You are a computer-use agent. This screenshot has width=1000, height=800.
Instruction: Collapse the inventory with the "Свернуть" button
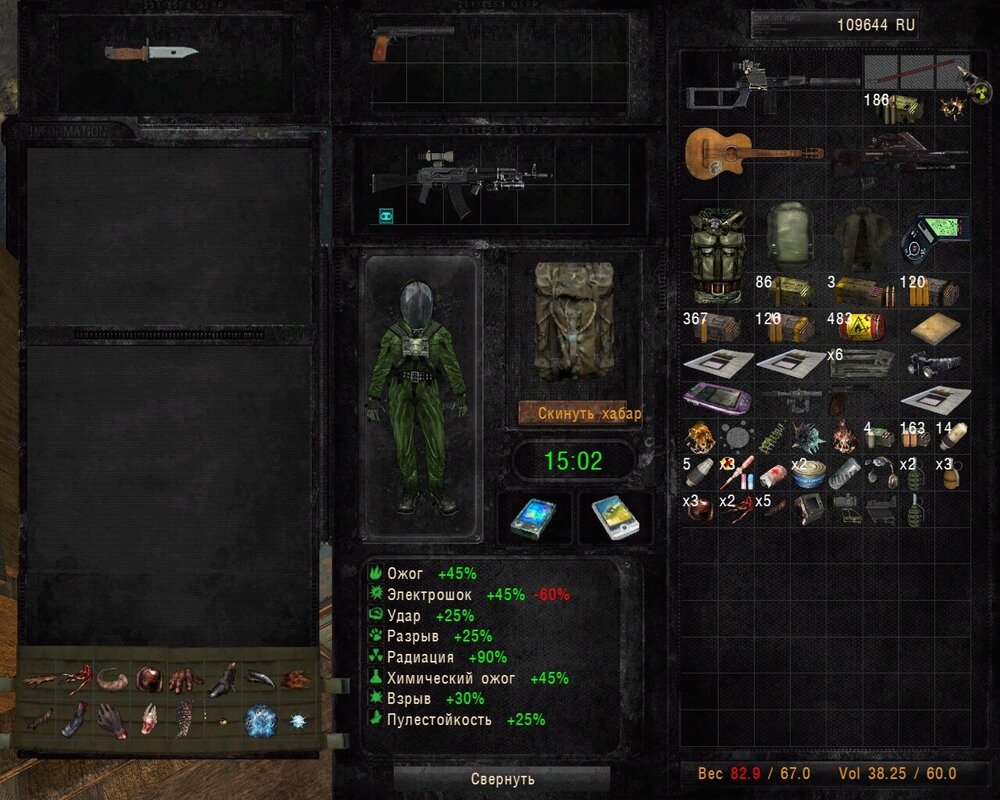(x=502, y=778)
